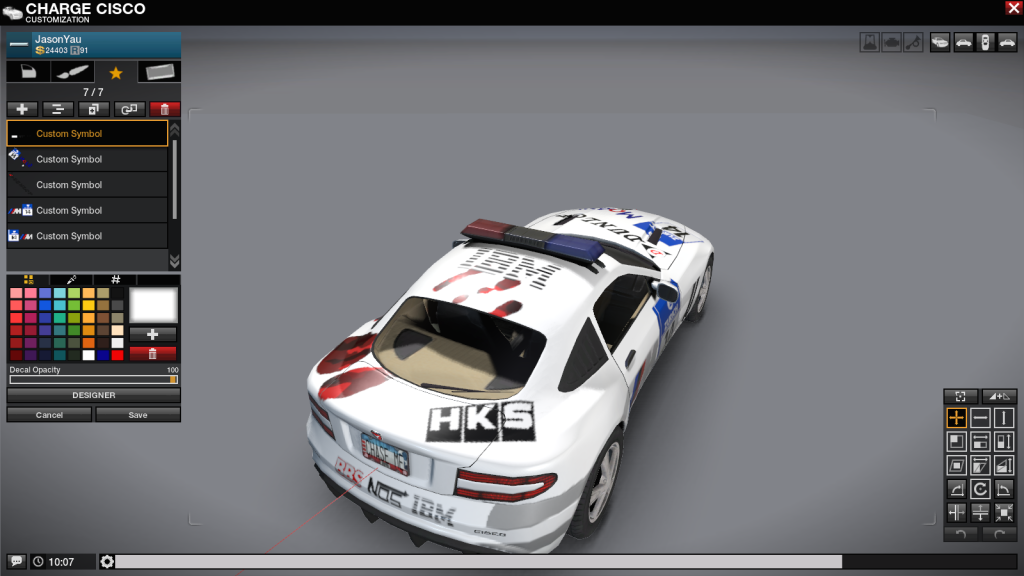Select the perspective three-quarter car view
1024x576 pixels.
click(939, 42)
